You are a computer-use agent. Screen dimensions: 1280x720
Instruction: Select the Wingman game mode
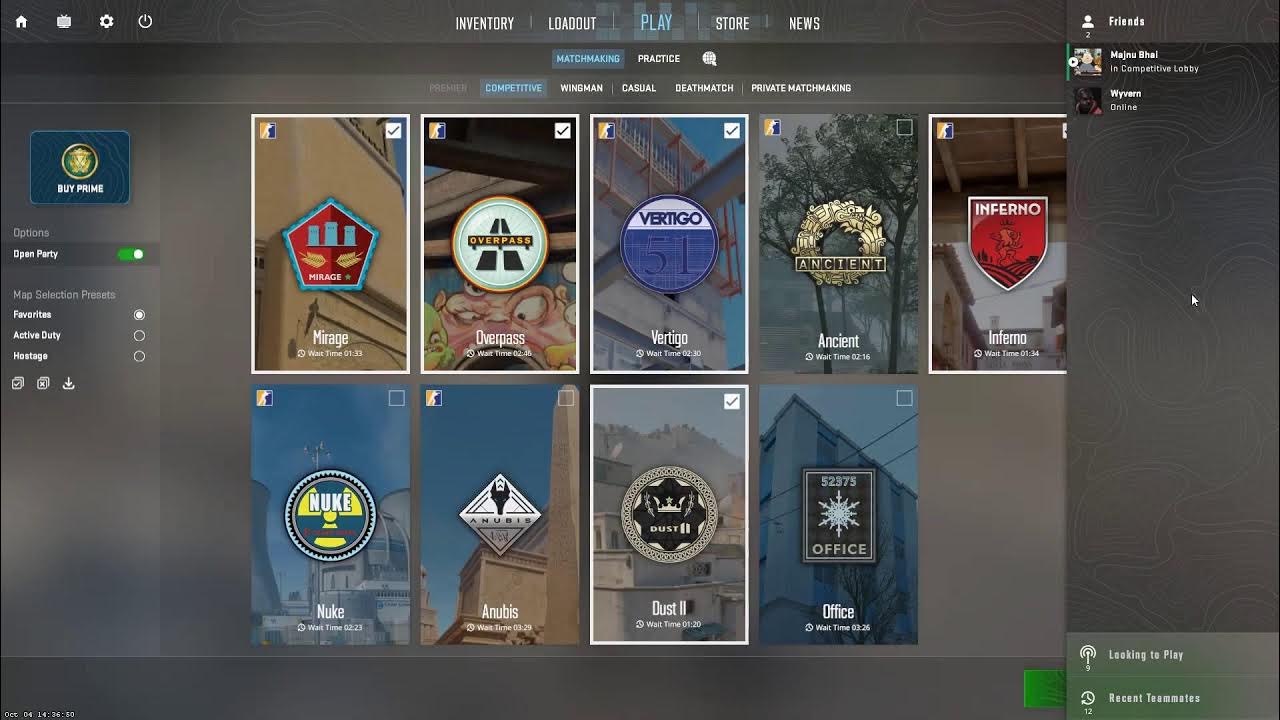coord(581,88)
